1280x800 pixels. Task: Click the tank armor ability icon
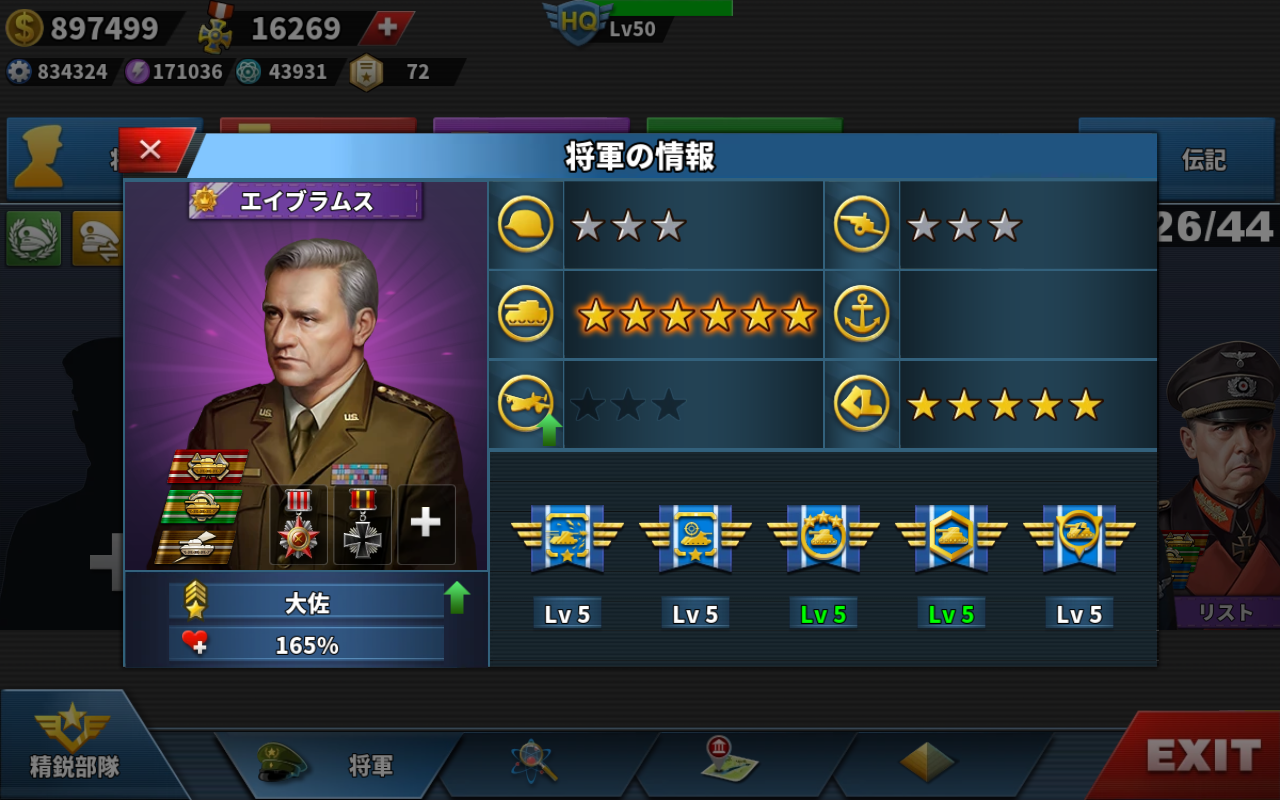[526, 315]
